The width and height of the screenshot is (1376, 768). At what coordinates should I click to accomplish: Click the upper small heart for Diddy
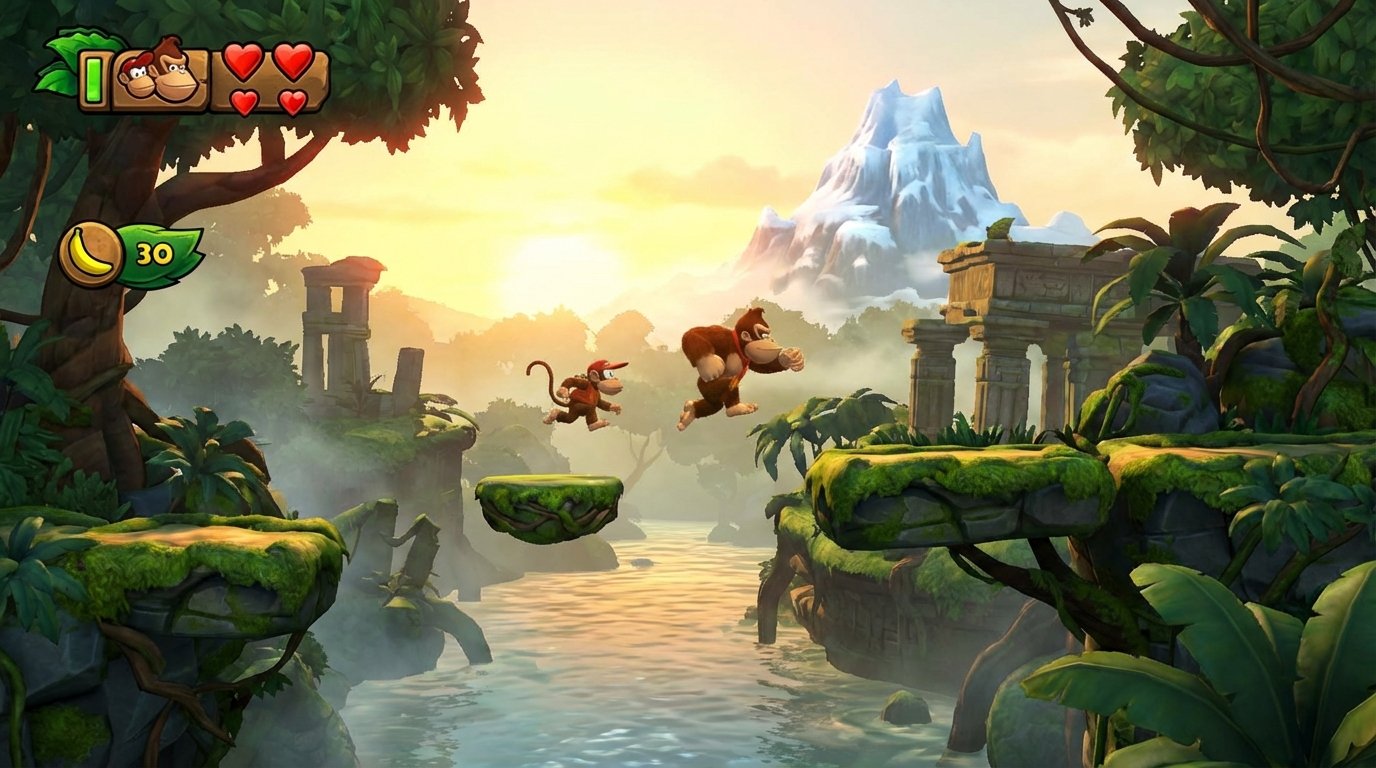pyautogui.click(x=245, y=99)
